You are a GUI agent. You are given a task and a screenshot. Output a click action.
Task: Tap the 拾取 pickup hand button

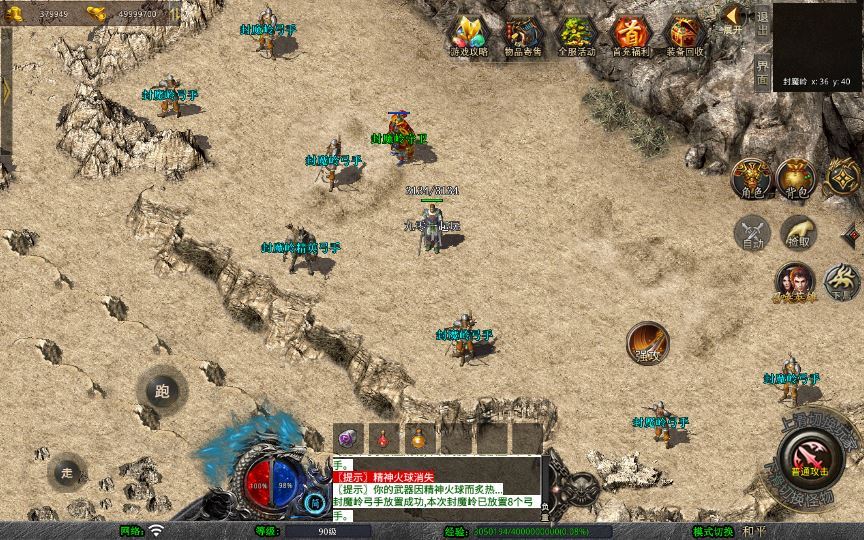click(x=797, y=232)
